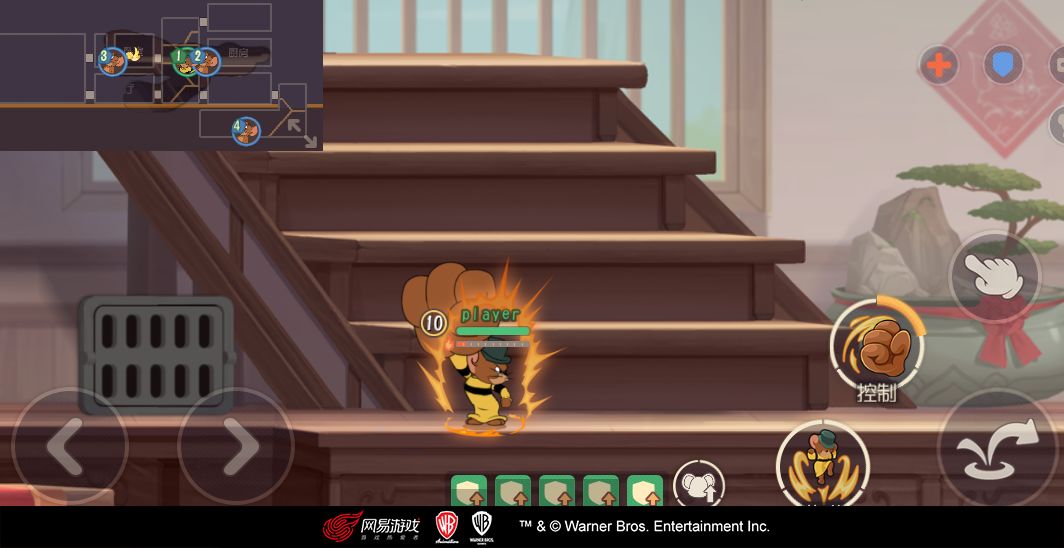Select teammate 3 marker on the minimap

(112, 61)
